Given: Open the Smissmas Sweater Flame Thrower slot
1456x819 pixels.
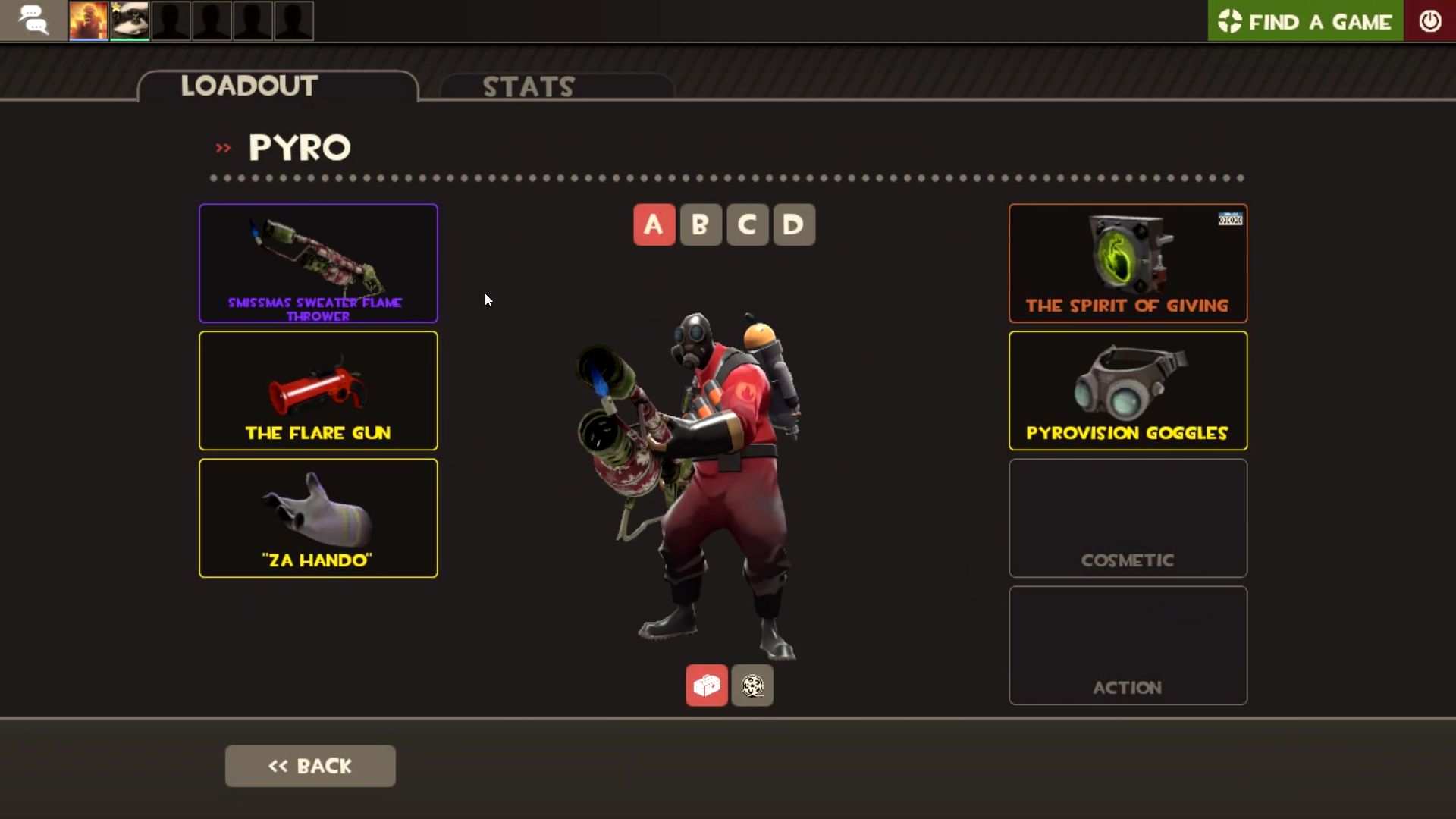Looking at the screenshot, I should (318, 263).
